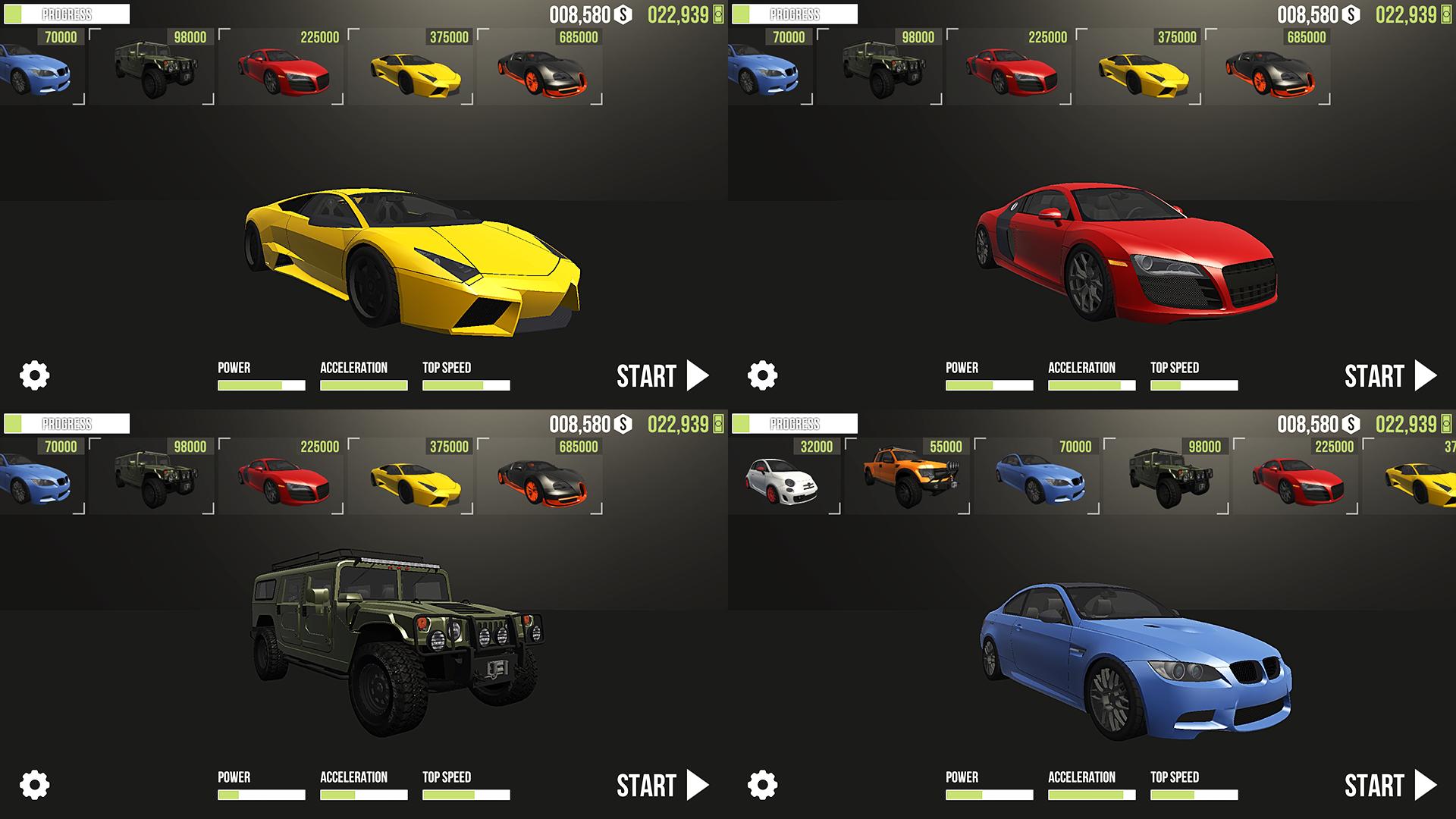The width and height of the screenshot is (1456, 819).
Task: Pick the 225000 red car thumbnail above the yellow supercar
Action: [282, 68]
